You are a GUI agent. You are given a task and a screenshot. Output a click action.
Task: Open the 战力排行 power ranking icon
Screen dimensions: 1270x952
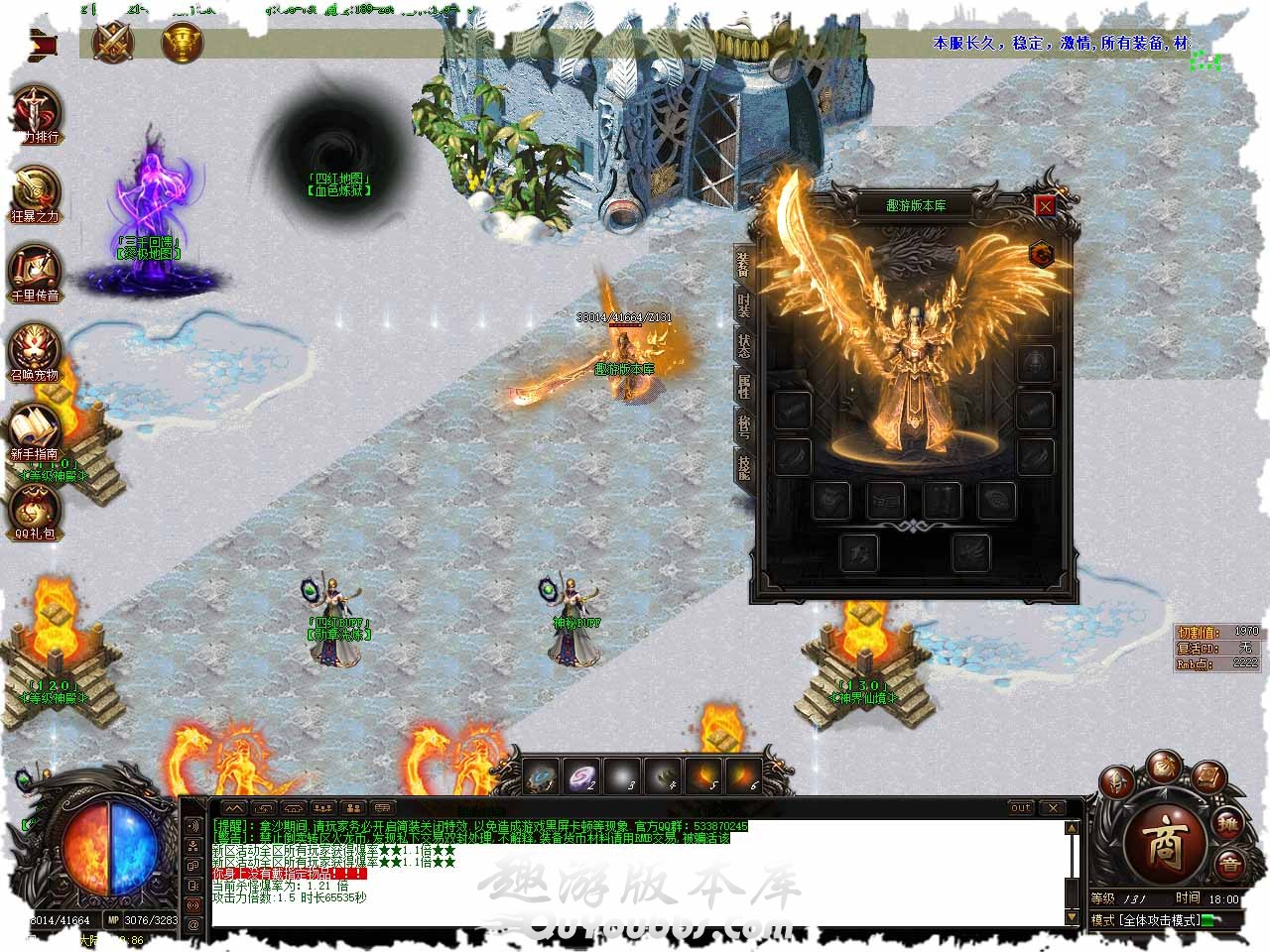tap(36, 109)
